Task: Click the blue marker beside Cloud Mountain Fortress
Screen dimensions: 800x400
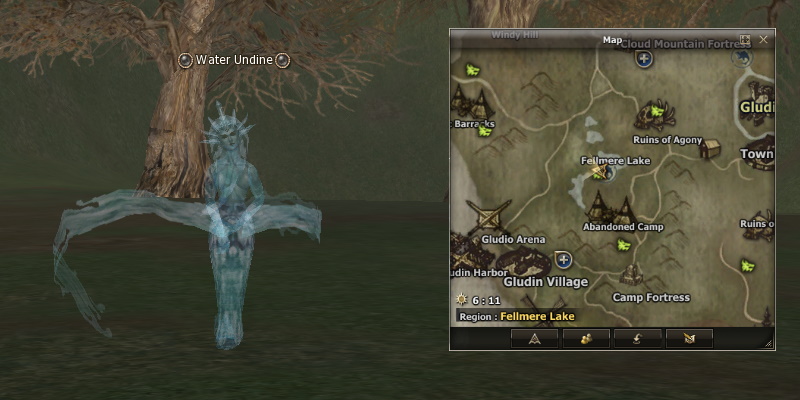Action: [645, 59]
